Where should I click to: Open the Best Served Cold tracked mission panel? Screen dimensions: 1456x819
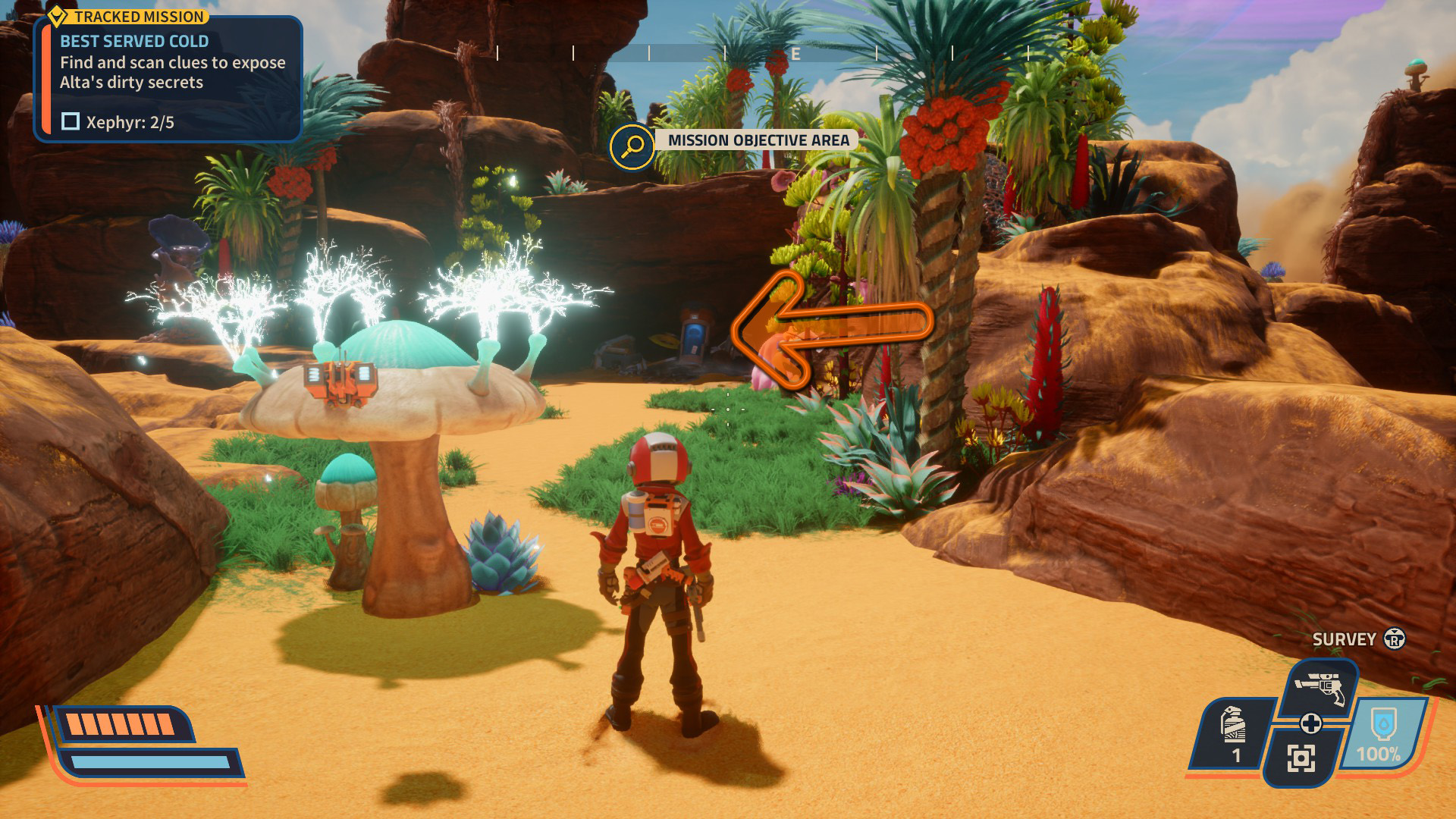tap(168, 78)
